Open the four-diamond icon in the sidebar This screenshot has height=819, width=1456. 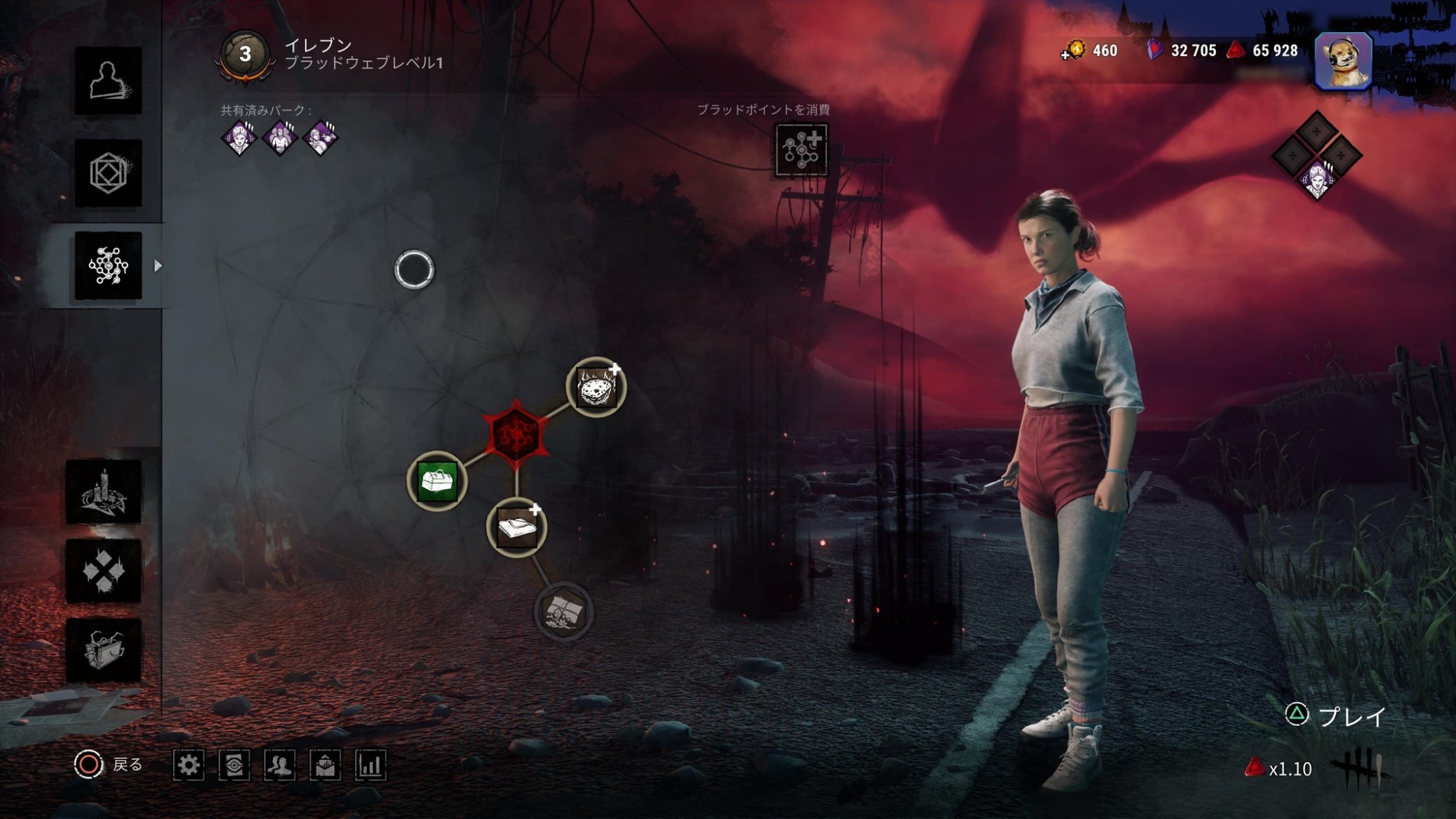pos(103,571)
